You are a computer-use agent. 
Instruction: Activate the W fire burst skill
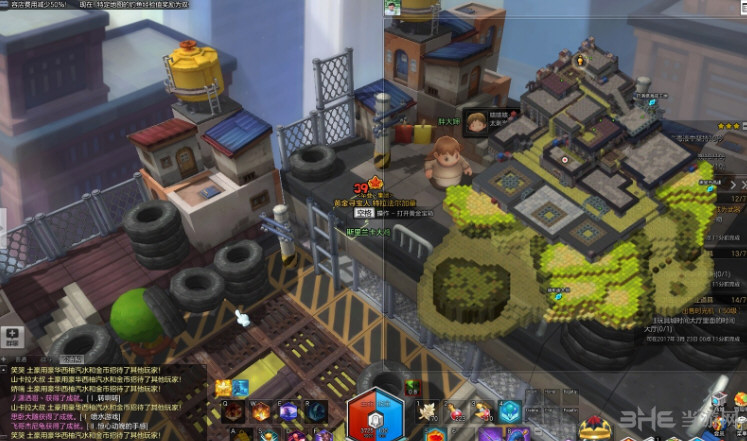(x=260, y=410)
